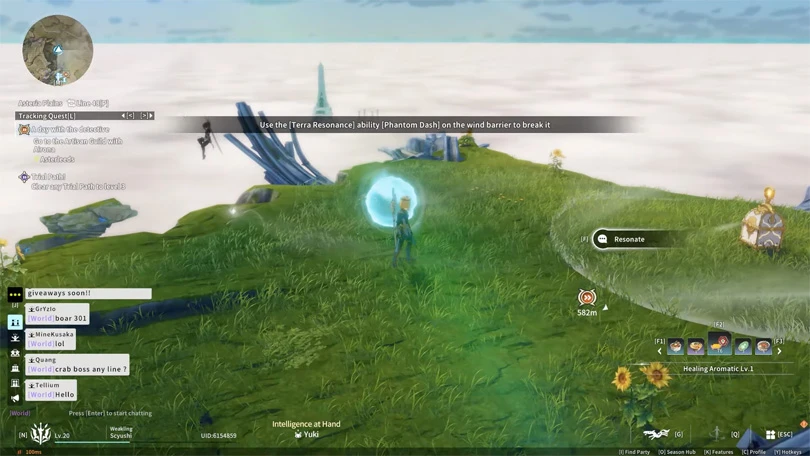Use the selected Healing Aromatic item
810x456 pixels.
pyautogui.click(x=719, y=345)
